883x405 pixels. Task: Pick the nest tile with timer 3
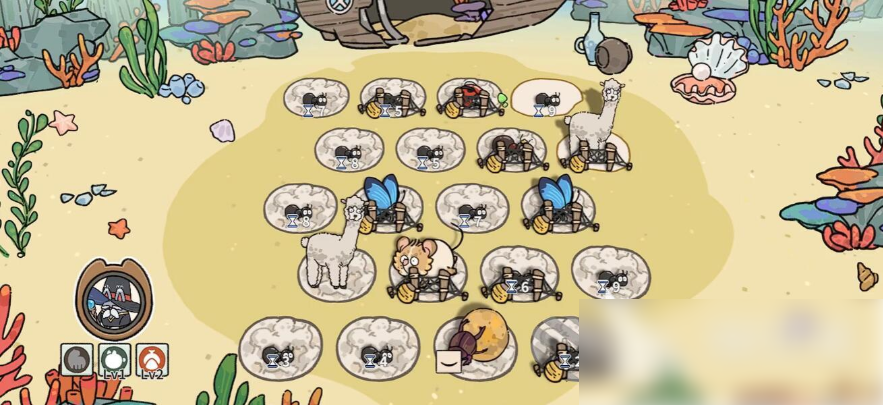click(280, 348)
